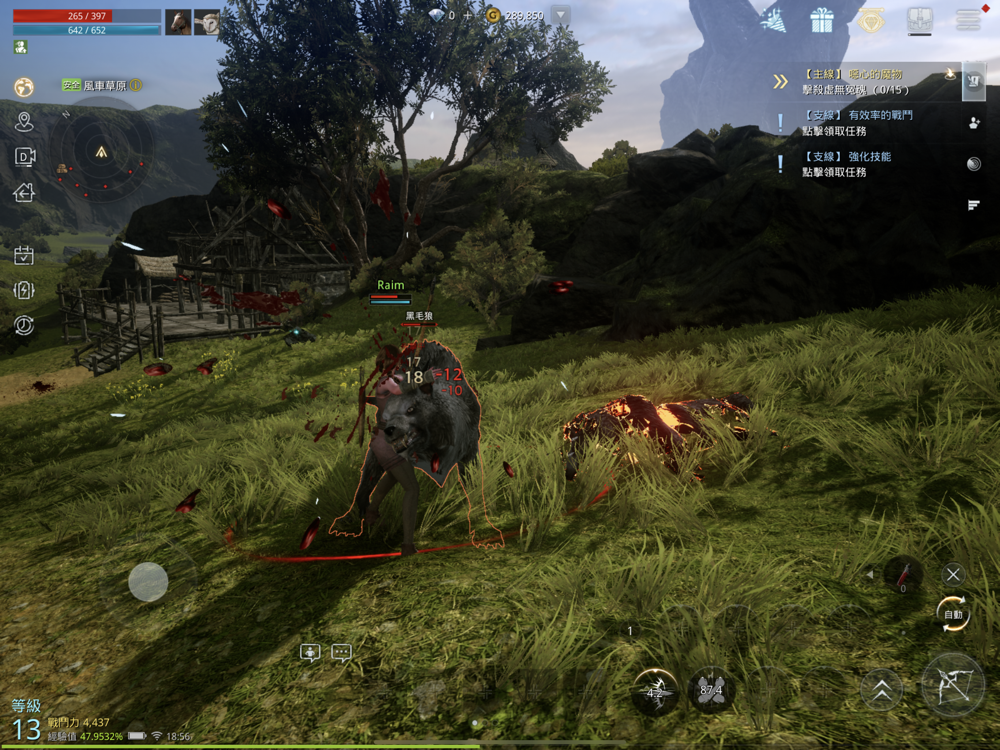
Task: Click the sheep pet portrait
Action: [x=207, y=22]
